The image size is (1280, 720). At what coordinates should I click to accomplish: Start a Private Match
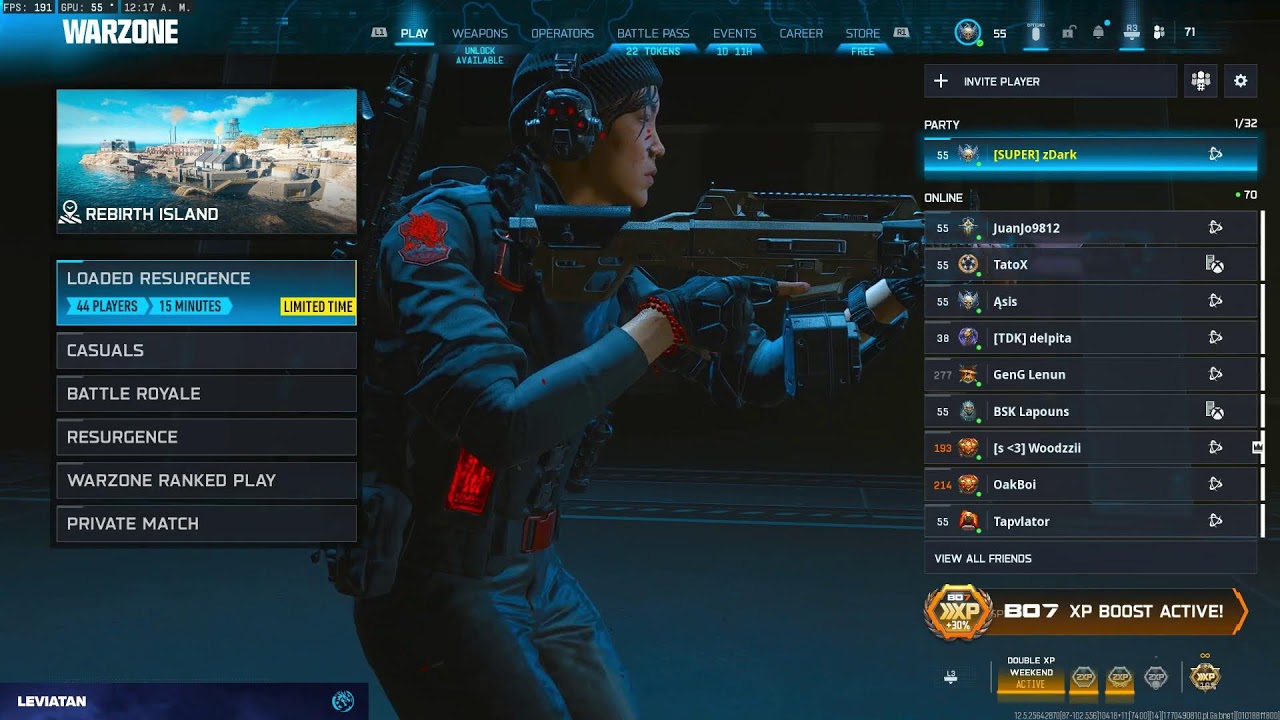206,524
